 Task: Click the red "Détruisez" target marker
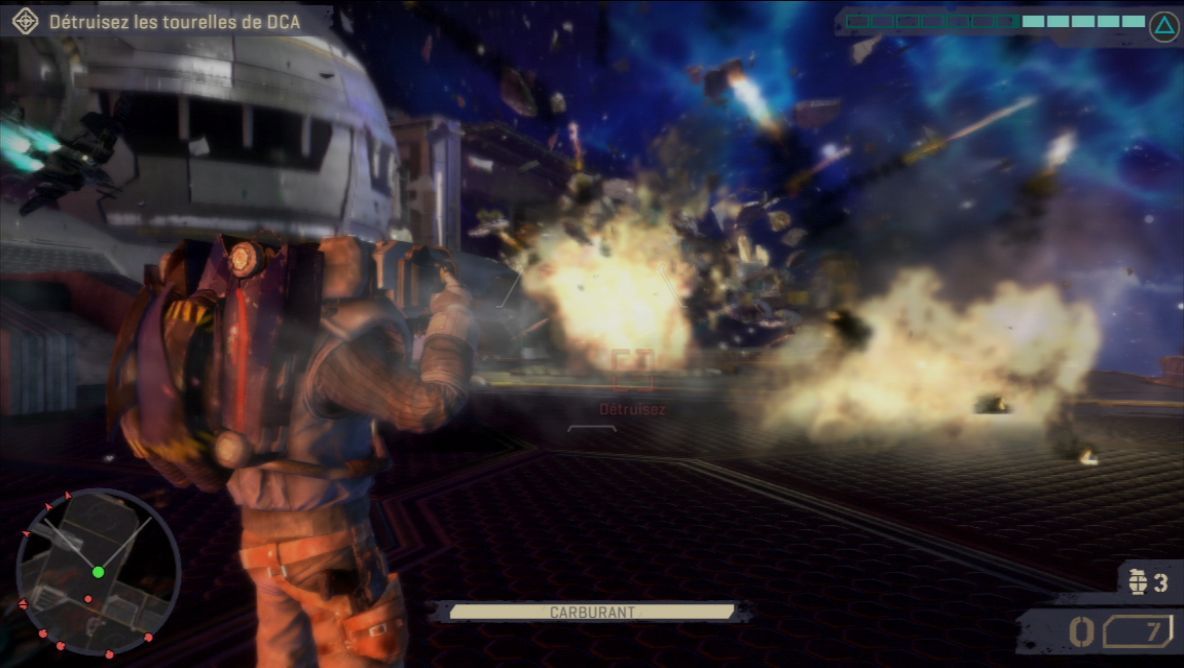(x=632, y=370)
